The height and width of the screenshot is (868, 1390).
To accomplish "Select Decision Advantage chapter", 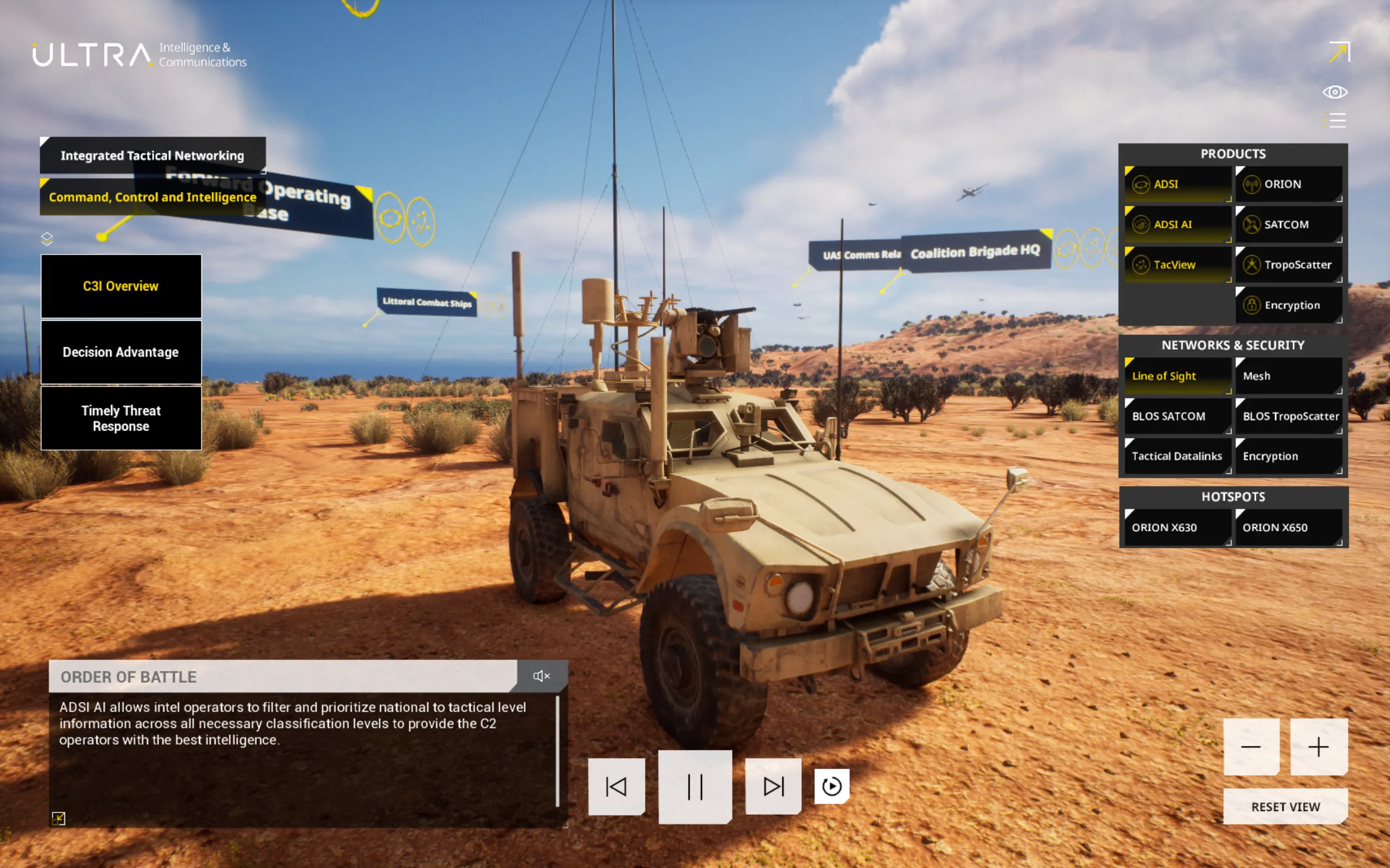I will click(121, 352).
